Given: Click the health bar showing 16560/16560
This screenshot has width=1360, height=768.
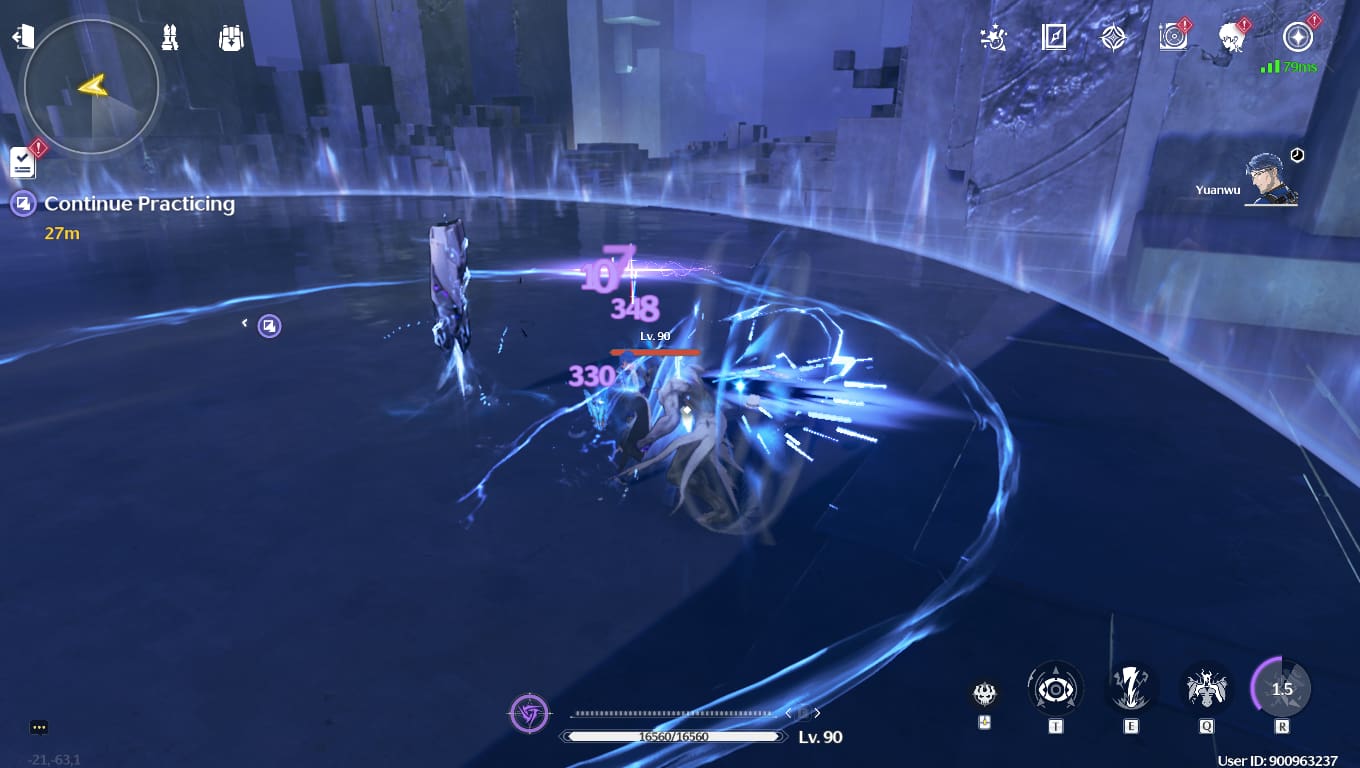Looking at the screenshot, I should pos(673,737).
